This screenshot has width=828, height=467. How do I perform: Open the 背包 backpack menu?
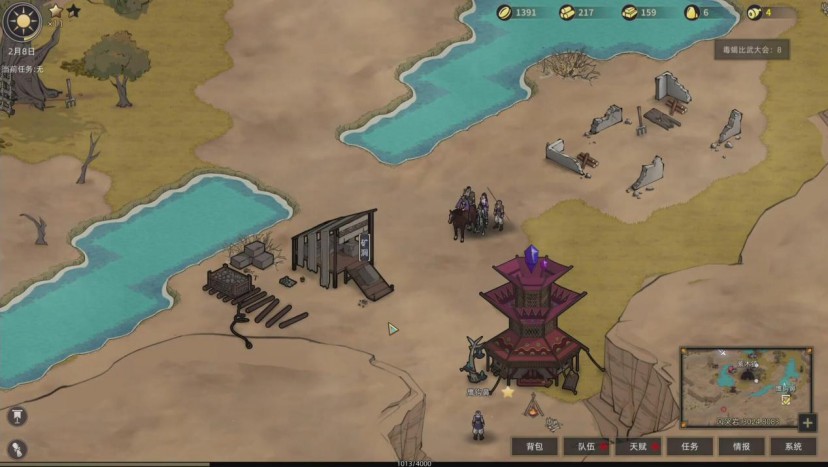[x=534, y=447]
